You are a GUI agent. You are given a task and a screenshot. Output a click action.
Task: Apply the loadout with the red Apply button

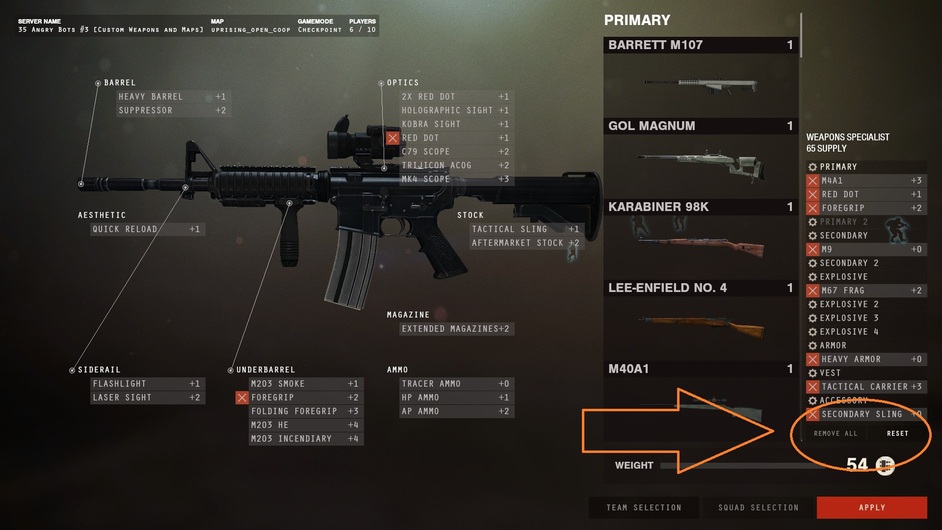(871, 507)
